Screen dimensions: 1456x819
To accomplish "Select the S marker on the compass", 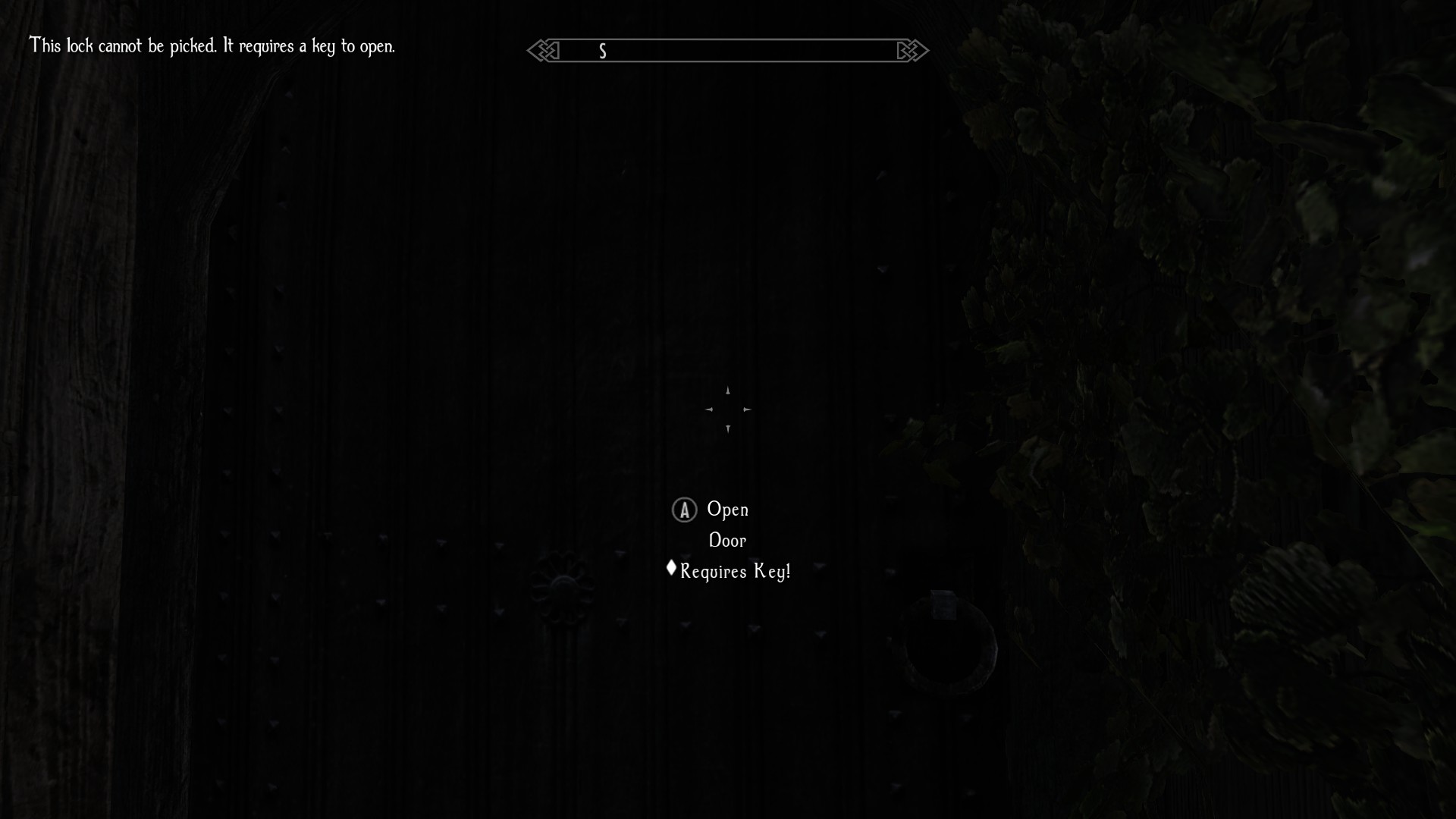I will [603, 51].
